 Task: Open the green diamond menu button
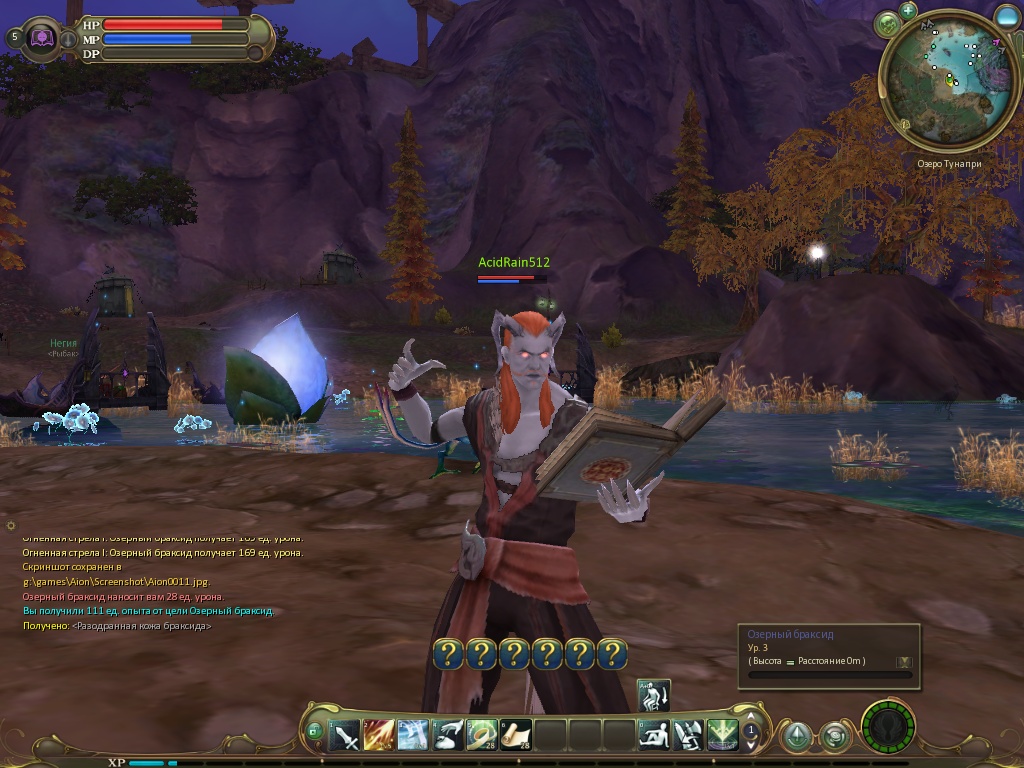point(796,737)
